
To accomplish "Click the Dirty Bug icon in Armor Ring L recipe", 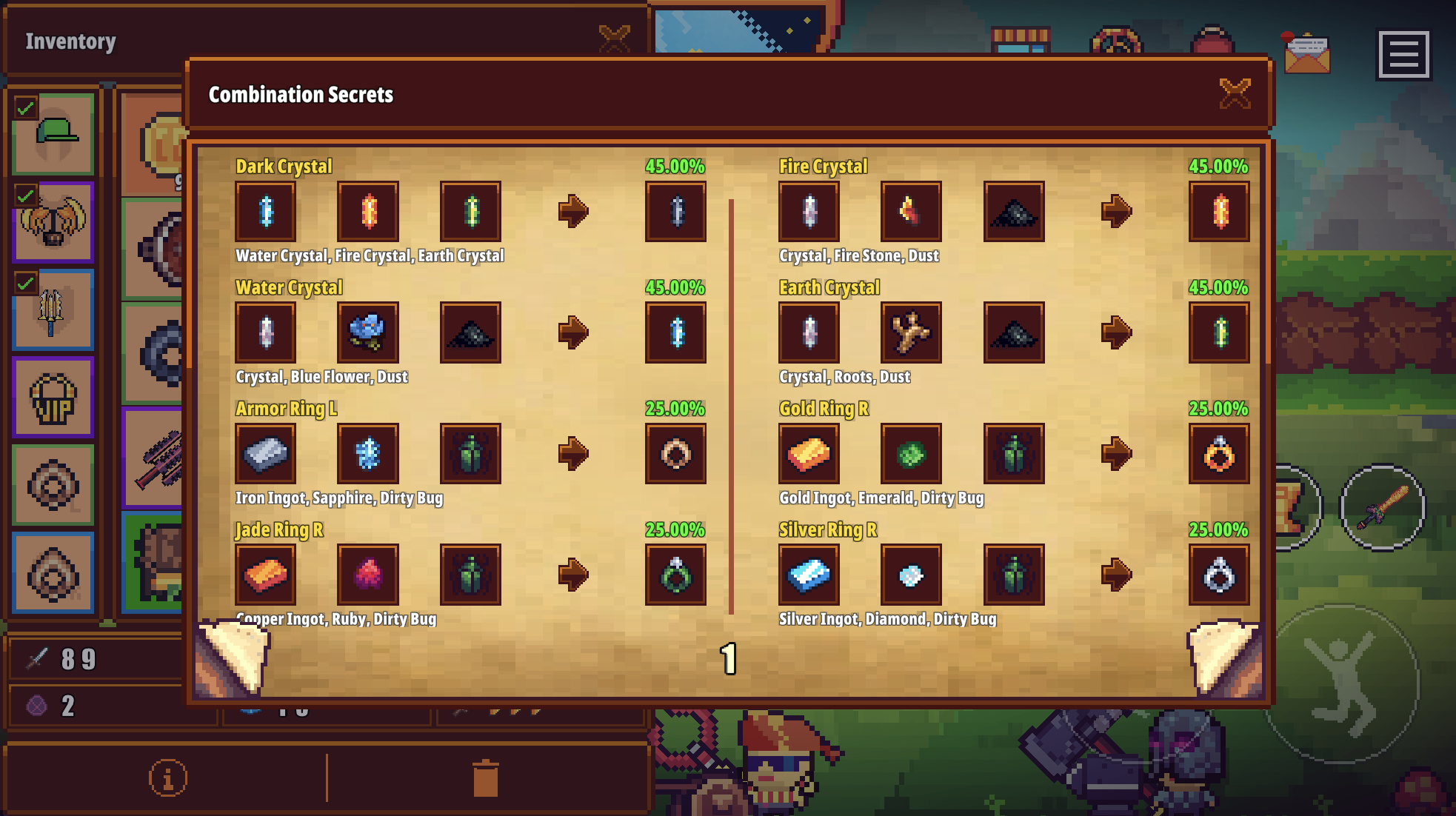I will click(x=471, y=455).
